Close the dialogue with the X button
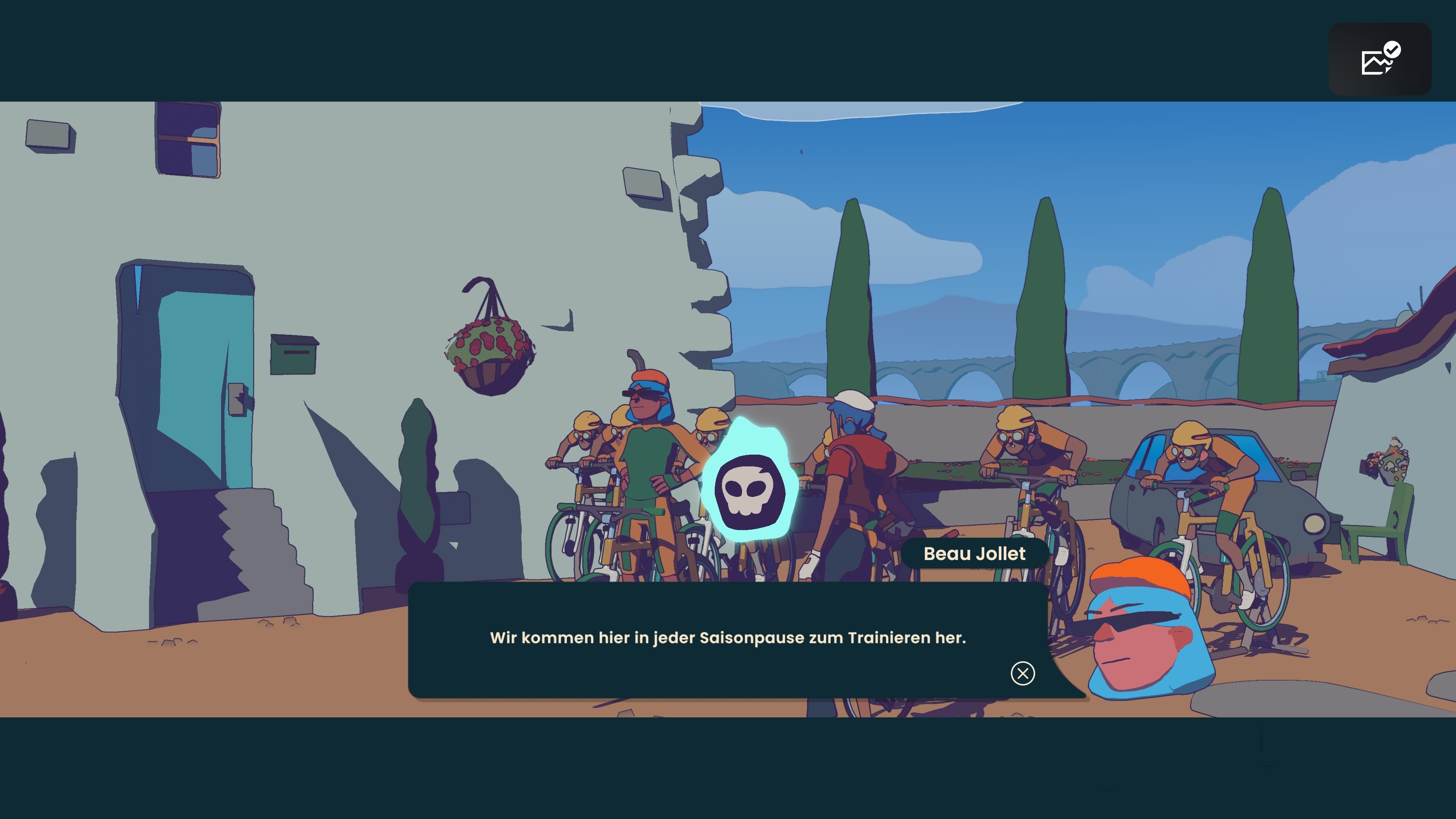 point(1023,673)
